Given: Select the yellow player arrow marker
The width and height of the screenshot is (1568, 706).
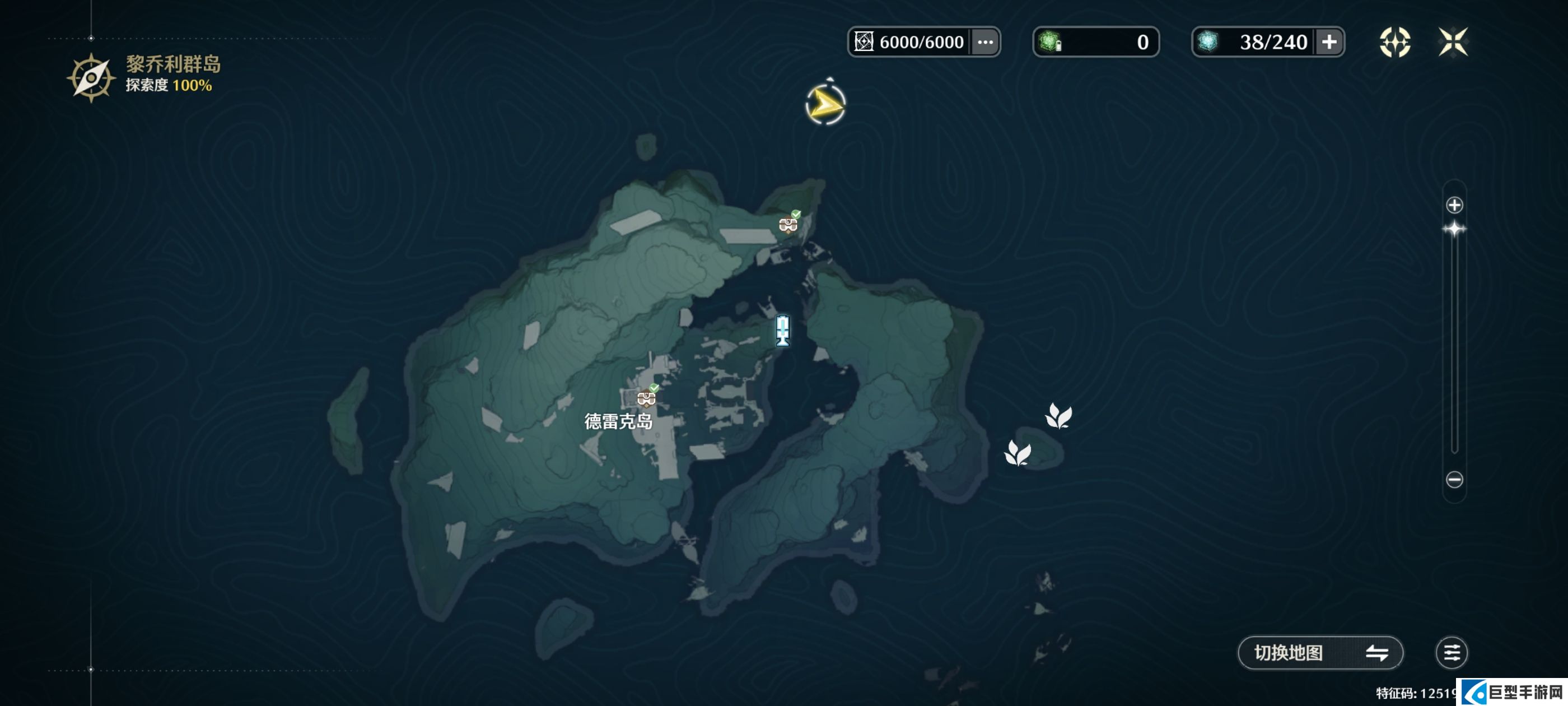Looking at the screenshot, I should click(x=825, y=105).
